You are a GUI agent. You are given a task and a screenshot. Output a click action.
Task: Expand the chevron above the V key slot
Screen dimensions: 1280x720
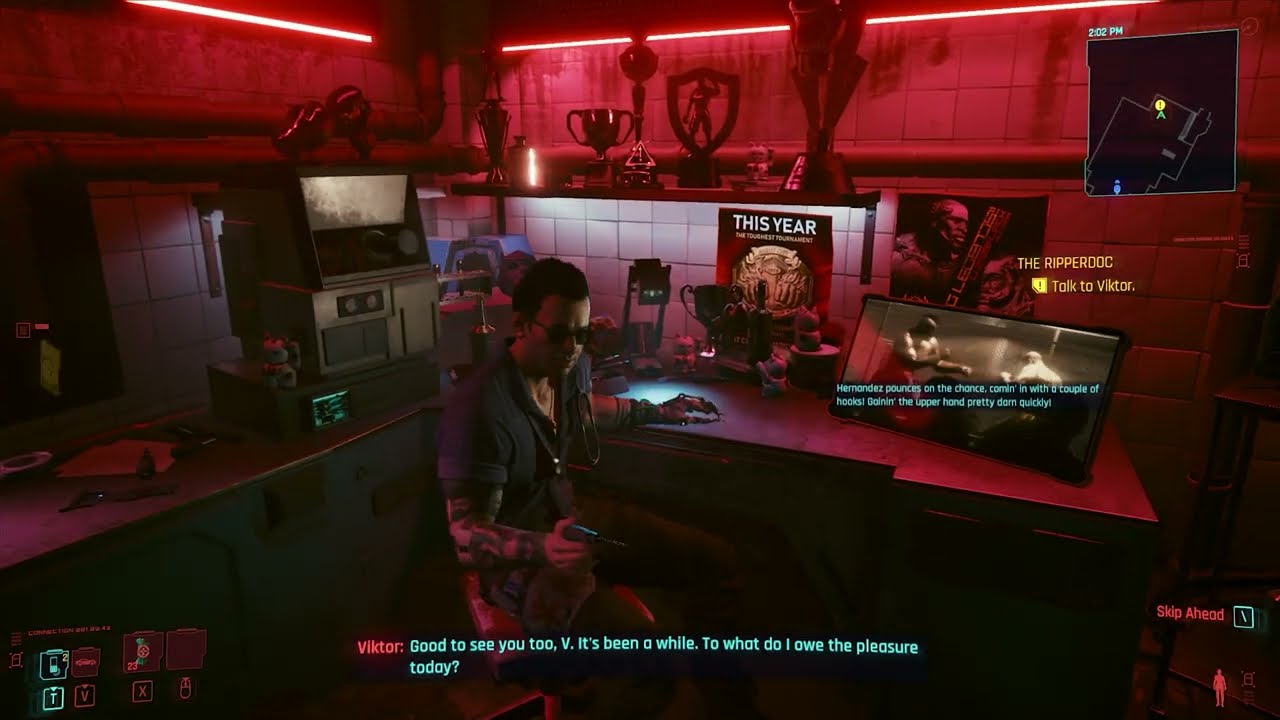click(84, 686)
